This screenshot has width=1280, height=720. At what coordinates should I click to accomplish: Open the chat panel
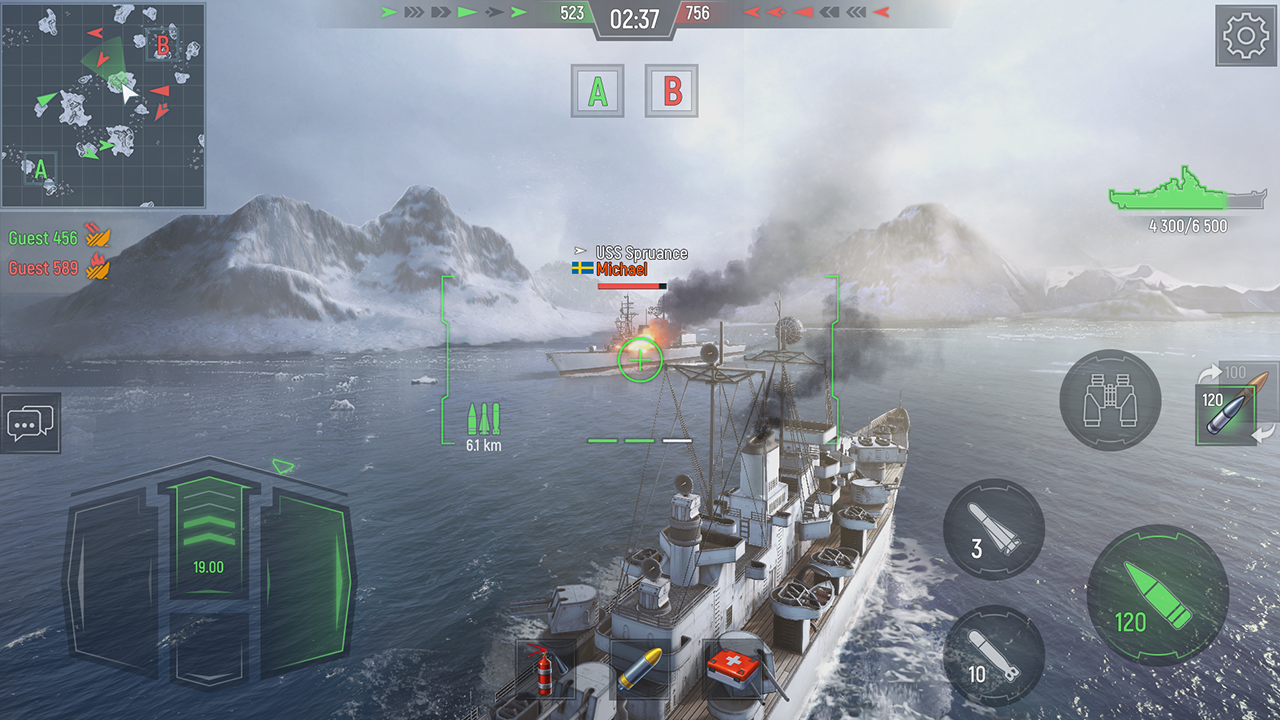click(x=31, y=424)
